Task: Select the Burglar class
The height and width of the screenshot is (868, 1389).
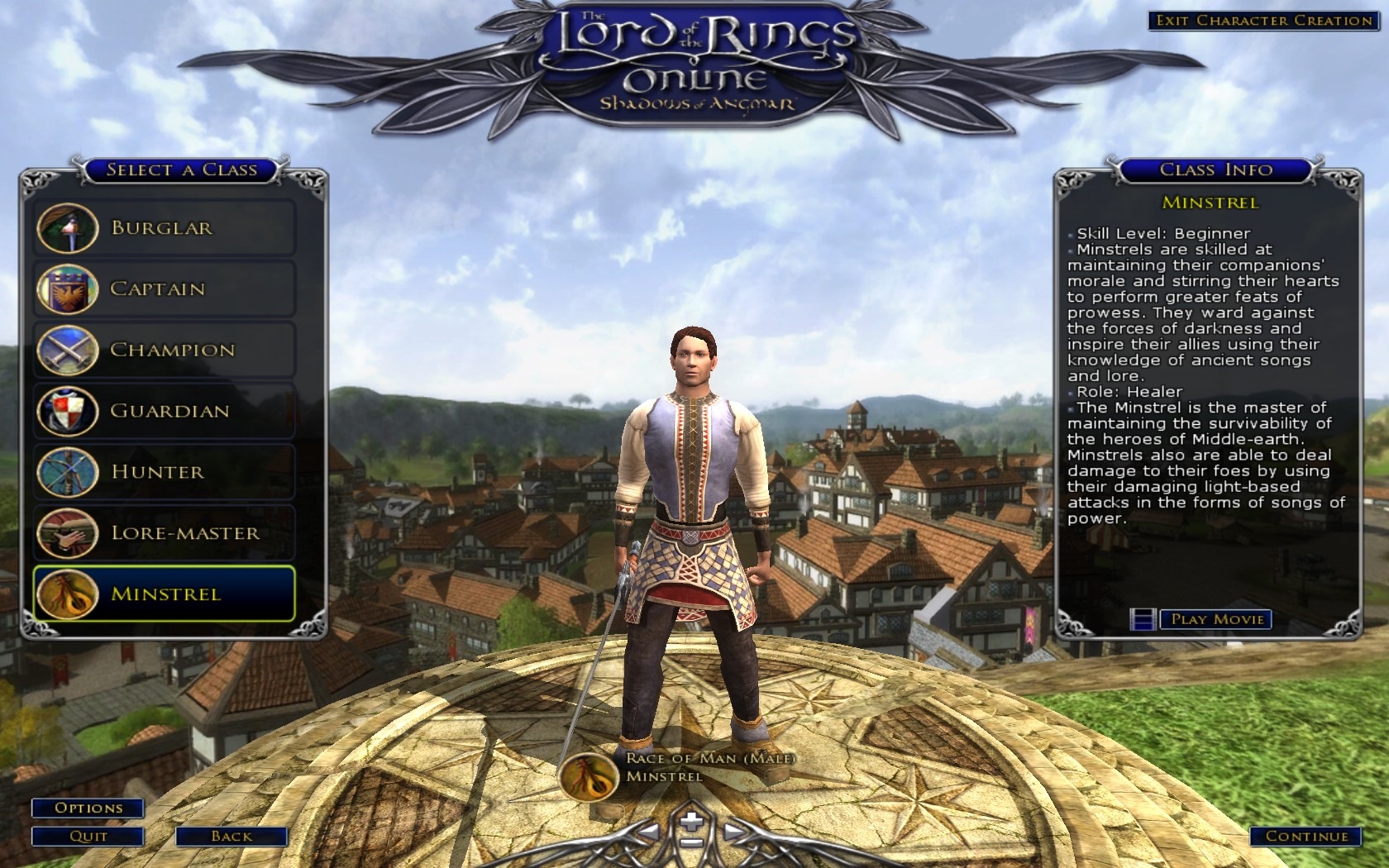Action: [164, 228]
